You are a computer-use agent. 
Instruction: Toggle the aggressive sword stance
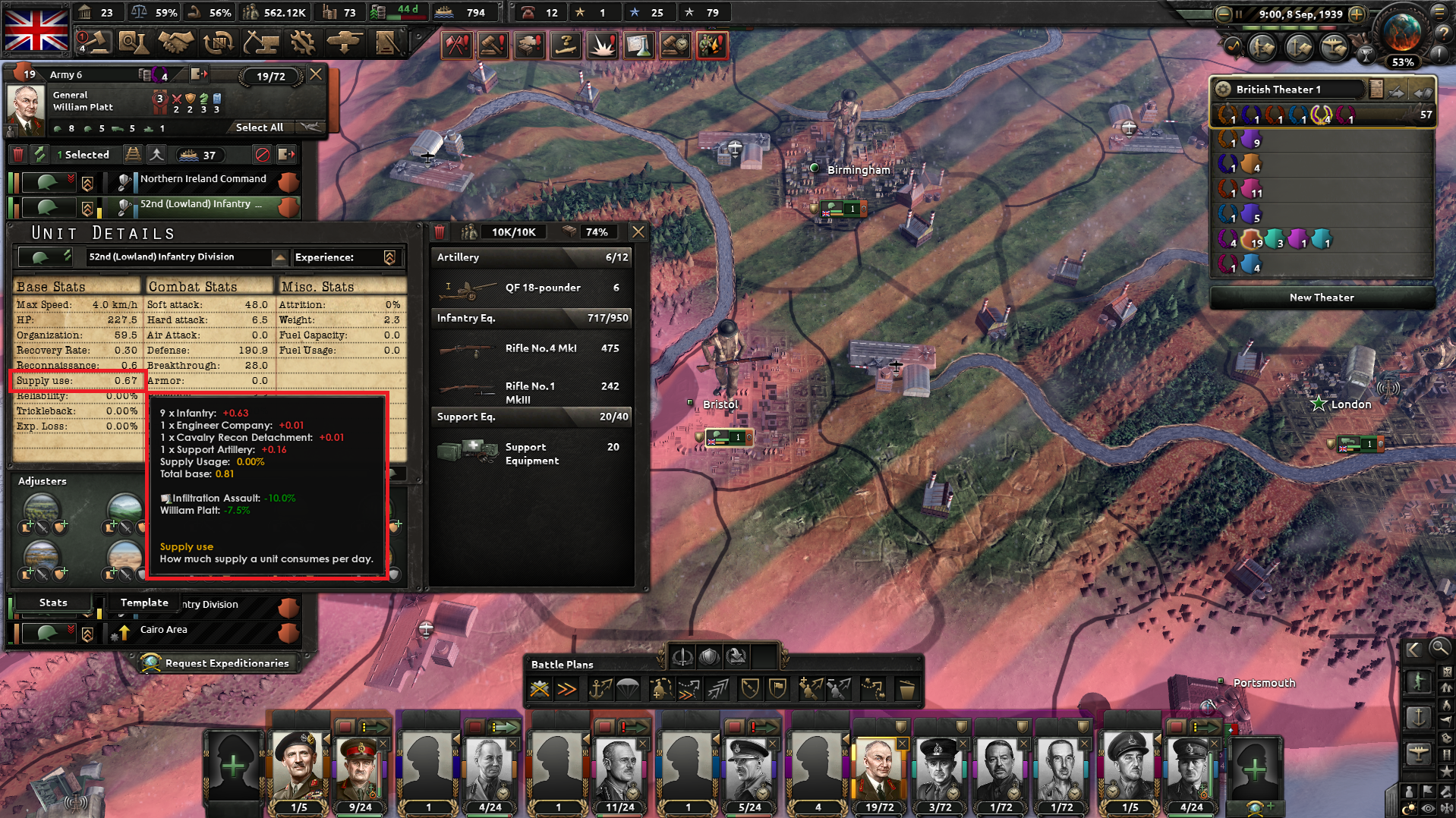click(682, 656)
